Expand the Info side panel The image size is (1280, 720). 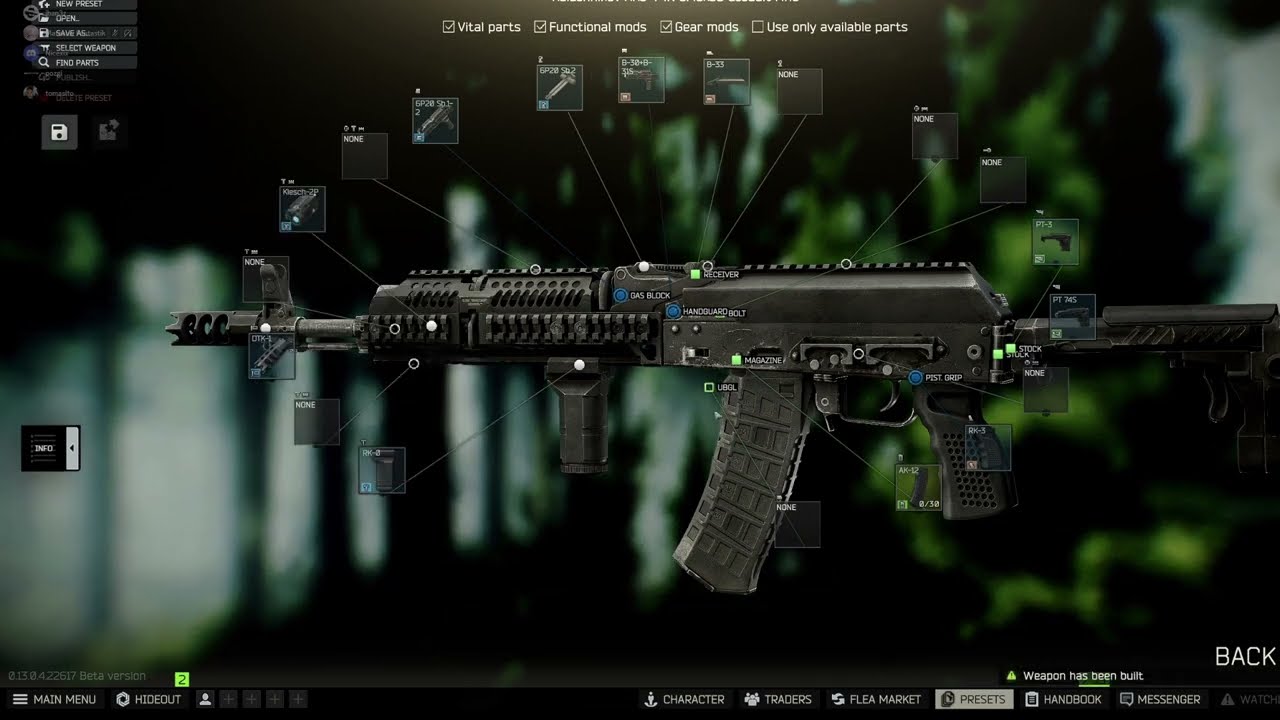(50, 448)
